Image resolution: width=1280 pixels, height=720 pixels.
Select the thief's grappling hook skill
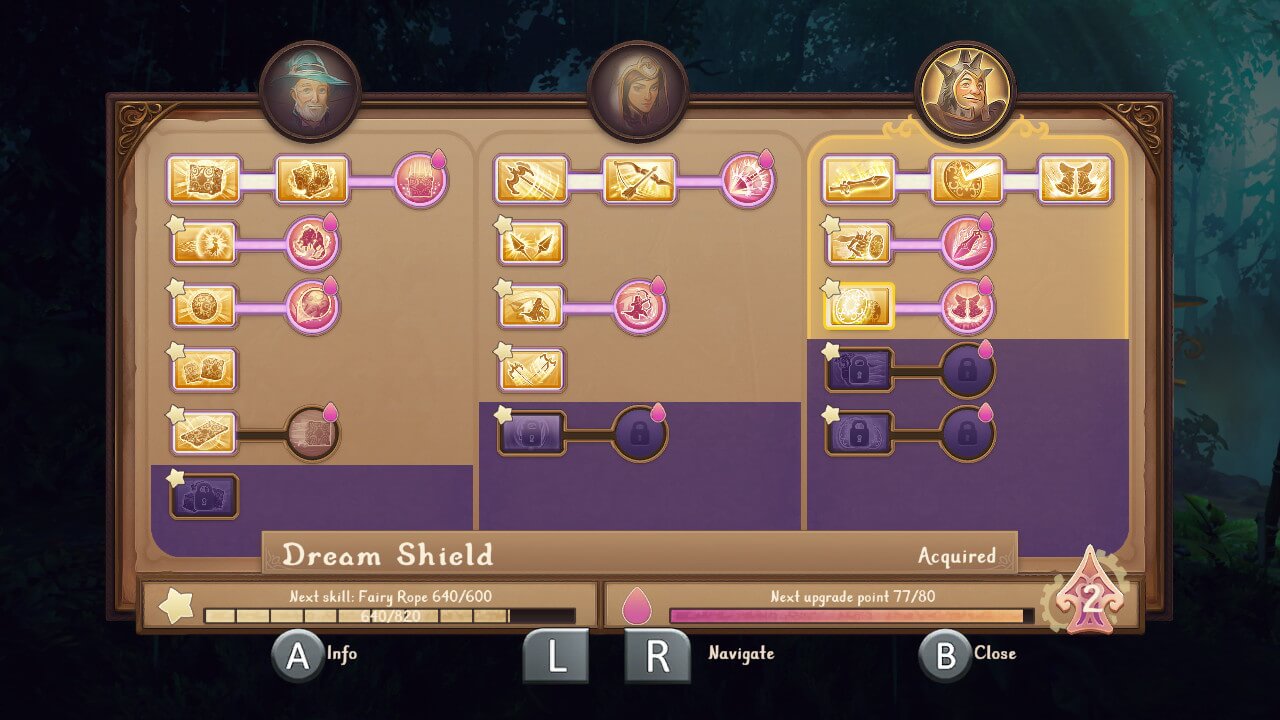(531, 180)
